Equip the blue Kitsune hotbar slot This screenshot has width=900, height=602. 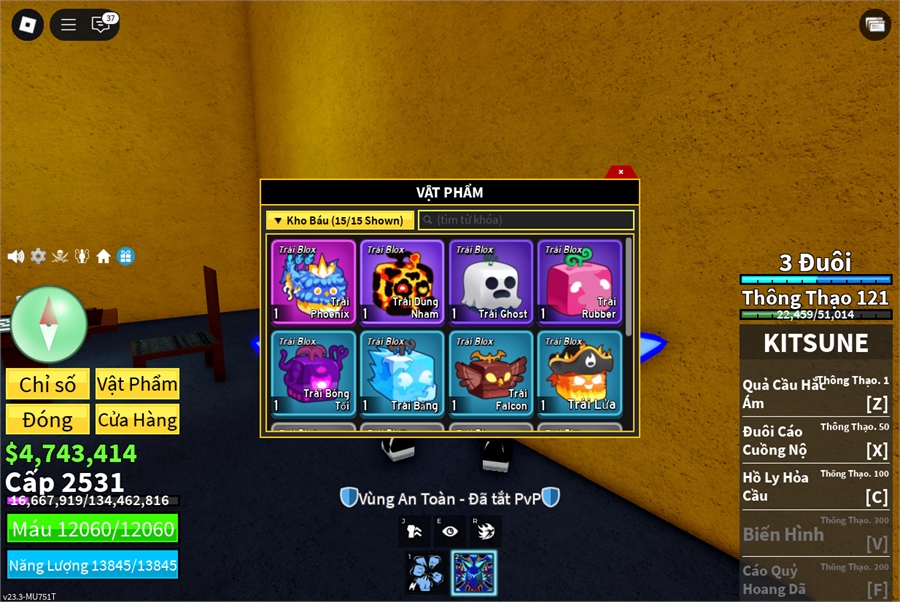[474, 573]
